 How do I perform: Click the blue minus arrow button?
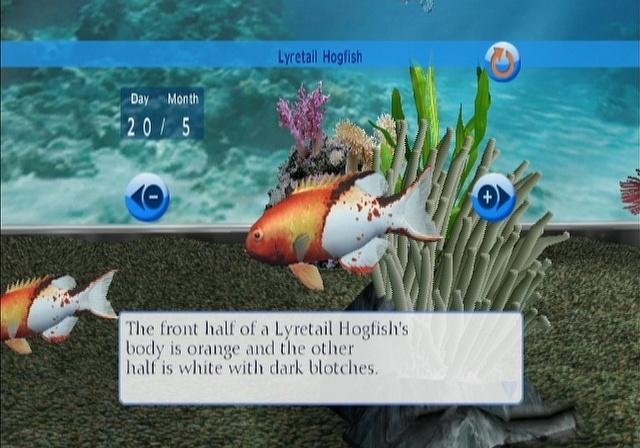click(x=147, y=197)
